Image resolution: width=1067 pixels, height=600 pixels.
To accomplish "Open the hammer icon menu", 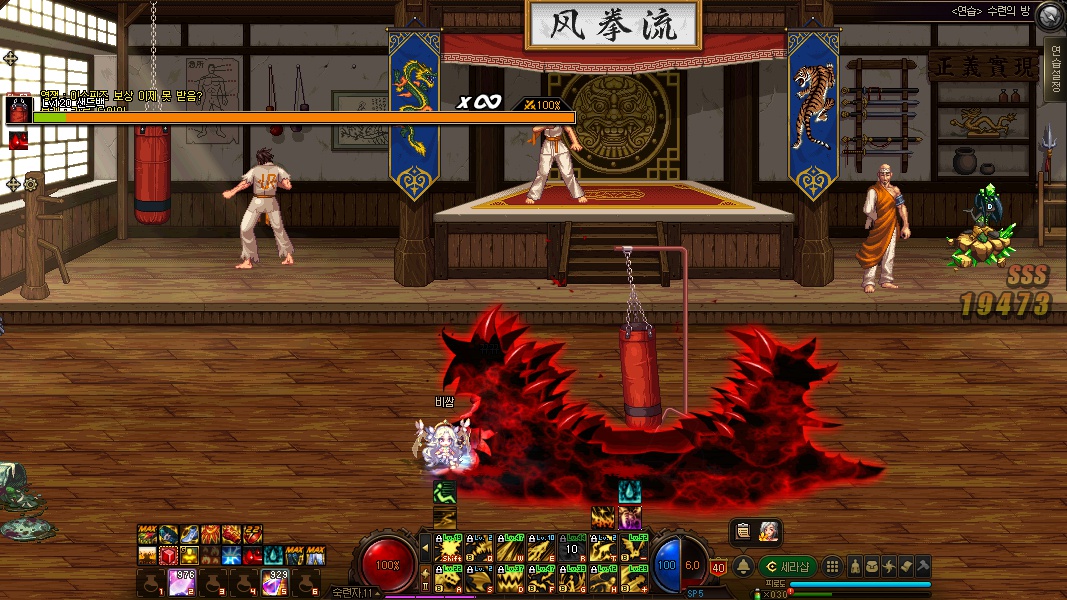I will pos(923,567).
